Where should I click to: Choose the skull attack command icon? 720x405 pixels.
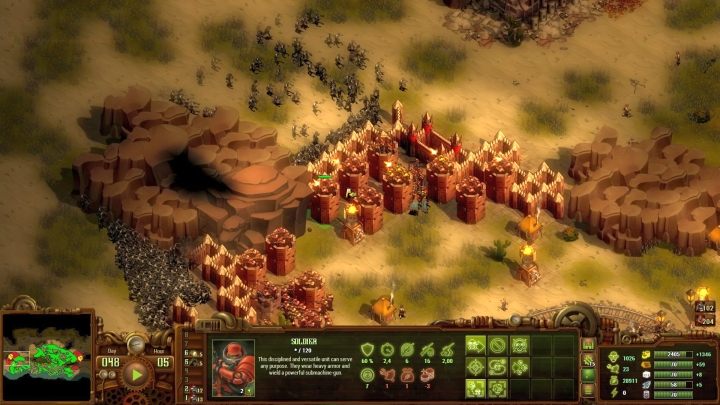point(520,345)
